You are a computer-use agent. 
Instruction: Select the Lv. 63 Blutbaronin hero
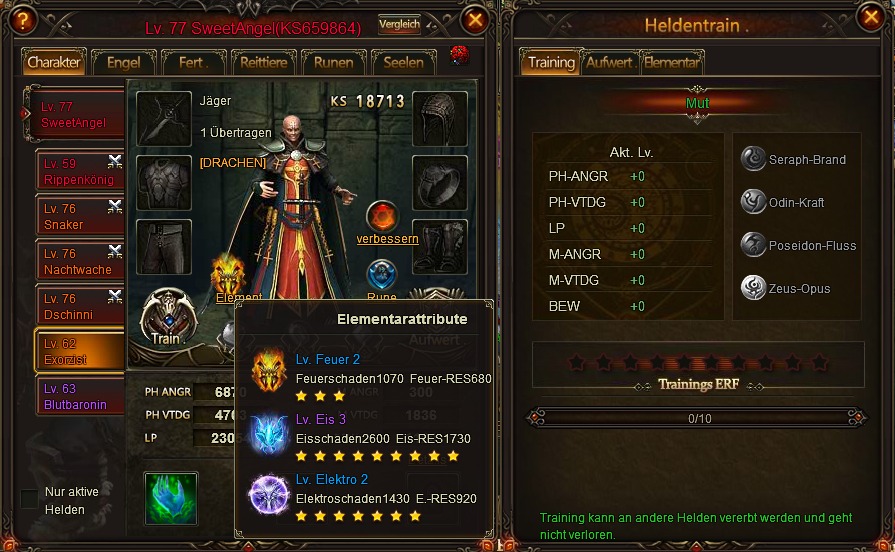pyautogui.click(x=78, y=397)
